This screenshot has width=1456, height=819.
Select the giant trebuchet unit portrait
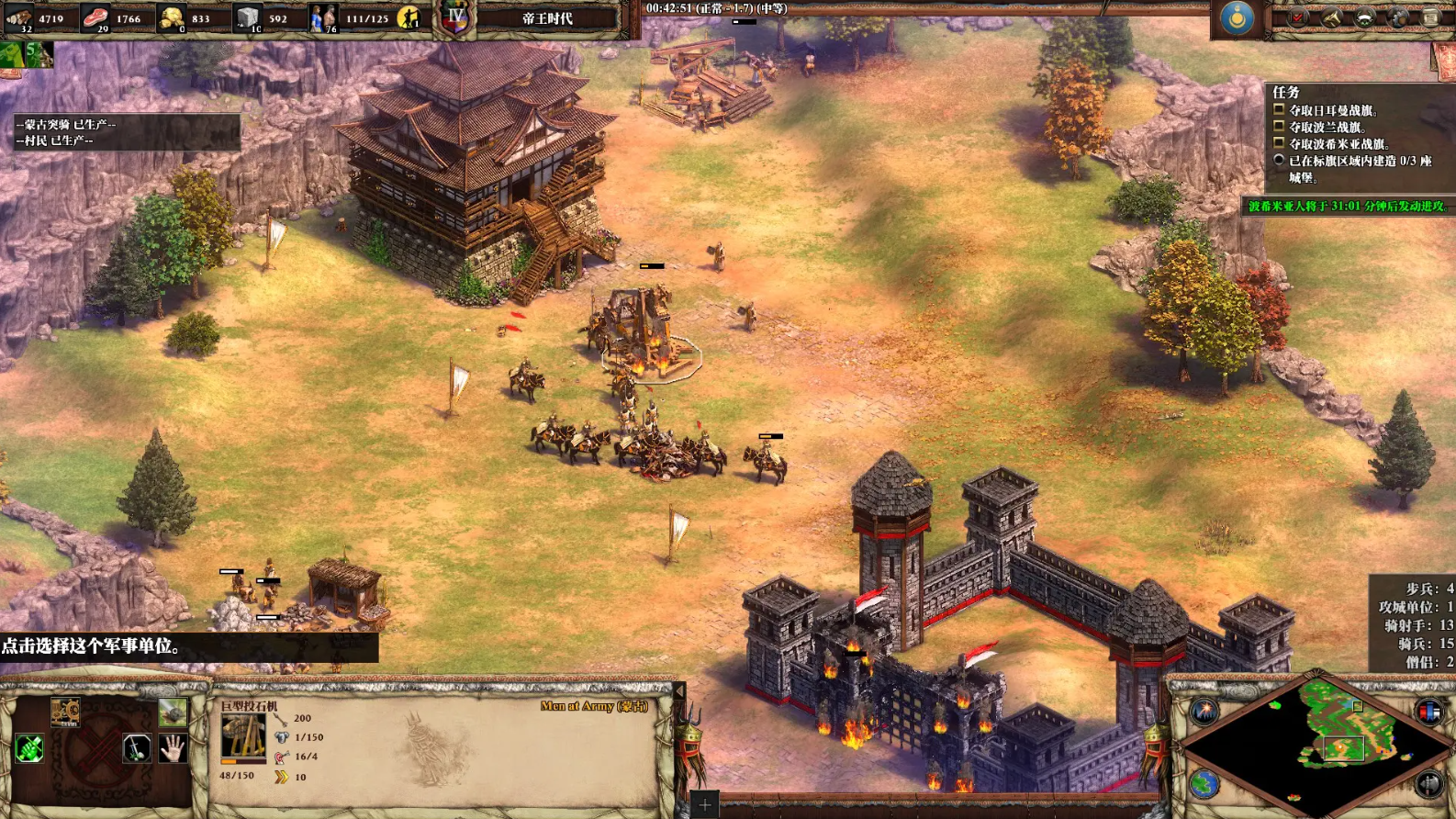pyautogui.click(x=242, y=737)
